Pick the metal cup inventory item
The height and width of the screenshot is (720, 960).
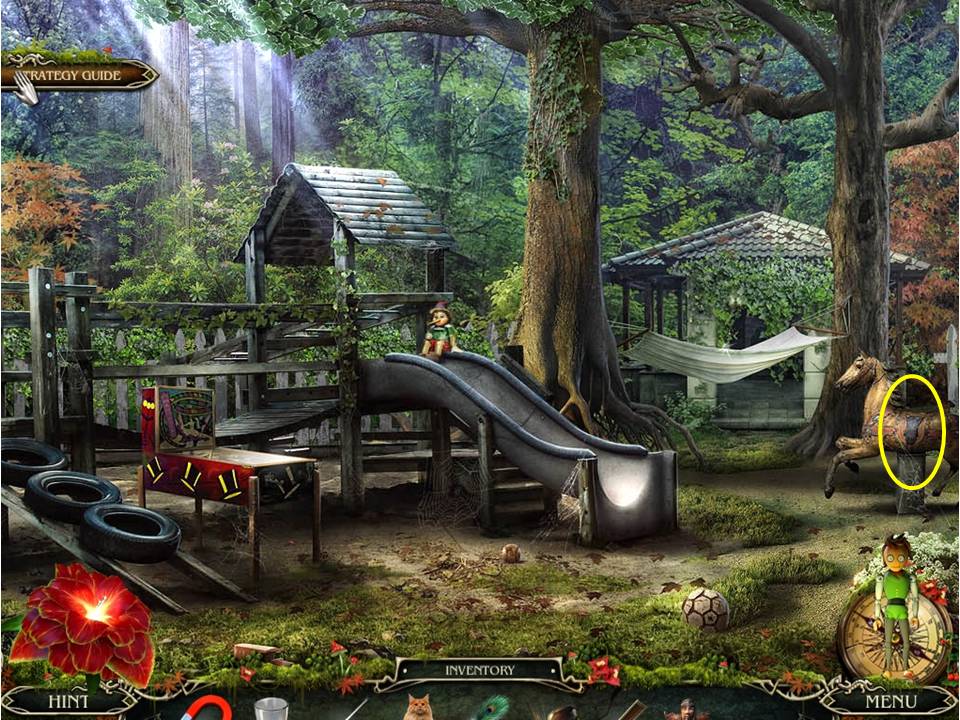pyautogui.click(x=271, y=709)
